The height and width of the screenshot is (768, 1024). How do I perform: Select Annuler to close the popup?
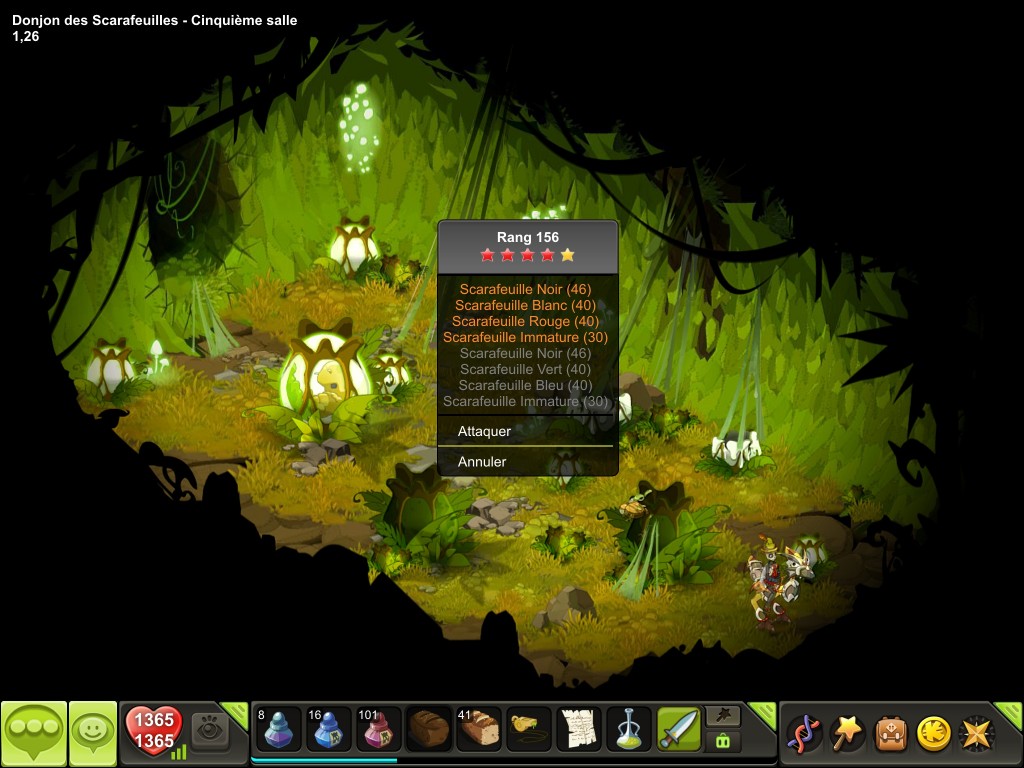click(x=482, y=462)
